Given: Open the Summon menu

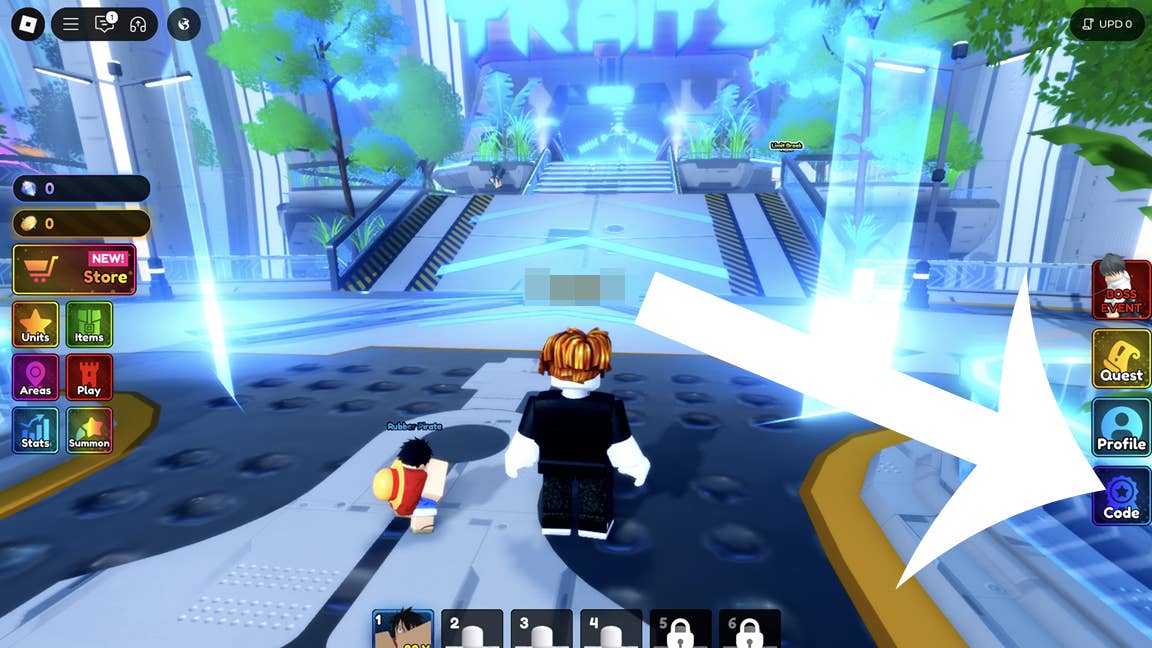Looking at the screenshot, I should click(89, 431).
